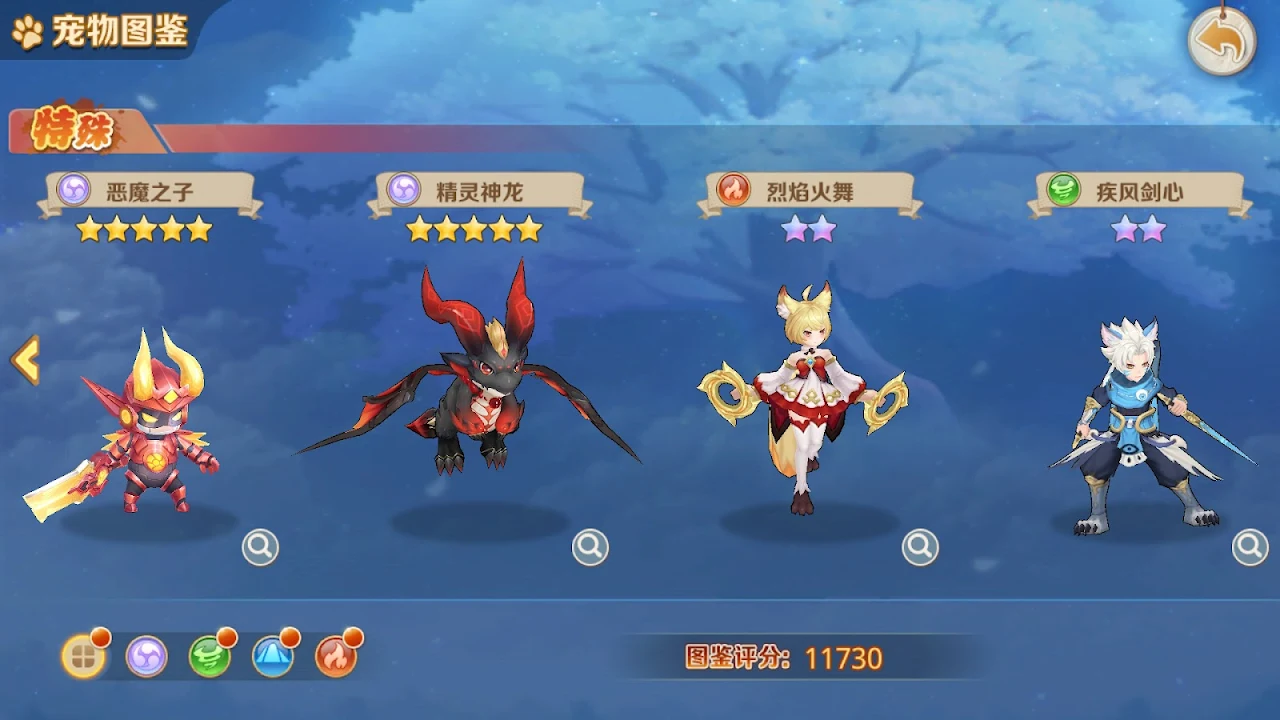Select the all-elements filter icon

pyautogui.click(x=84, y=657)
